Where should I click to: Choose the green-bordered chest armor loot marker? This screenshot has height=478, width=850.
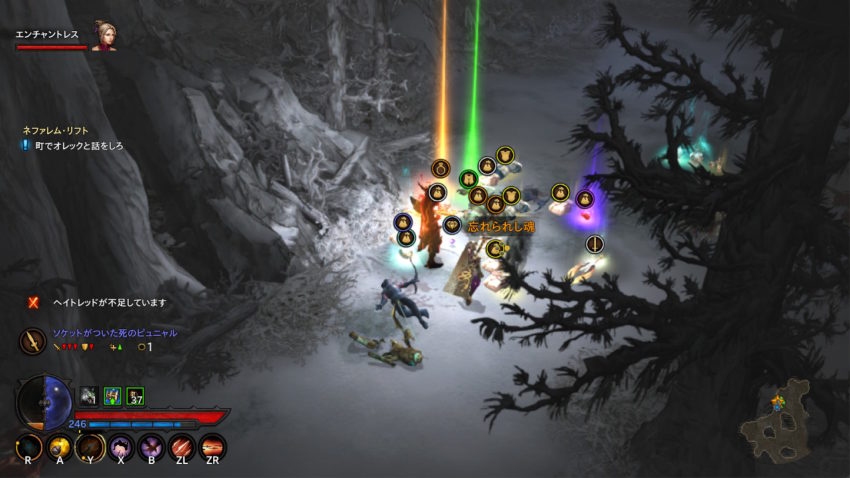pos(469,179)
